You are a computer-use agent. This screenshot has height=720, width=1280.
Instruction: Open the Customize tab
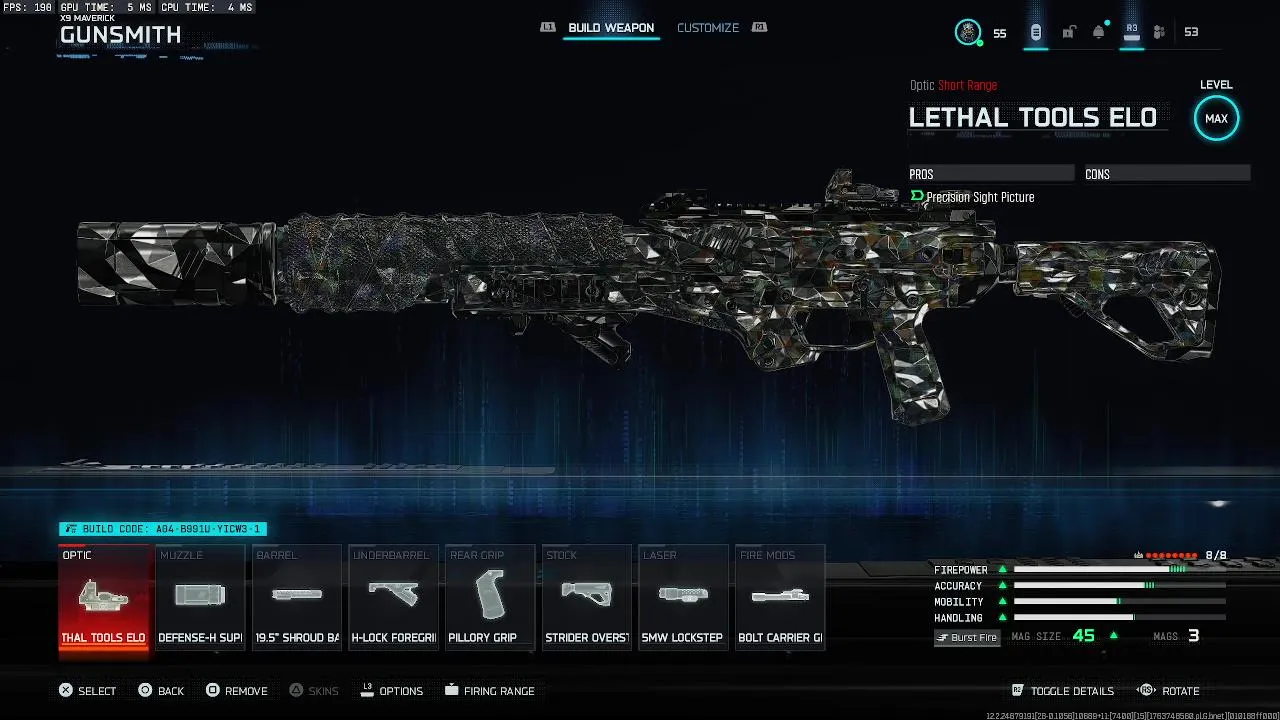click(x=708, y=28)
